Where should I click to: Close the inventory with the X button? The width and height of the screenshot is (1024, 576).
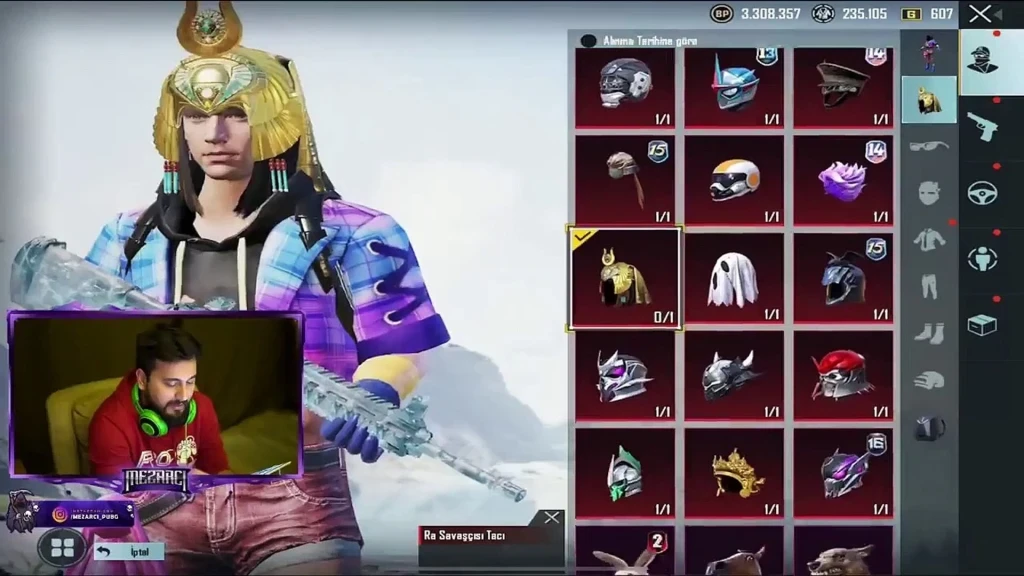[980, 14]
